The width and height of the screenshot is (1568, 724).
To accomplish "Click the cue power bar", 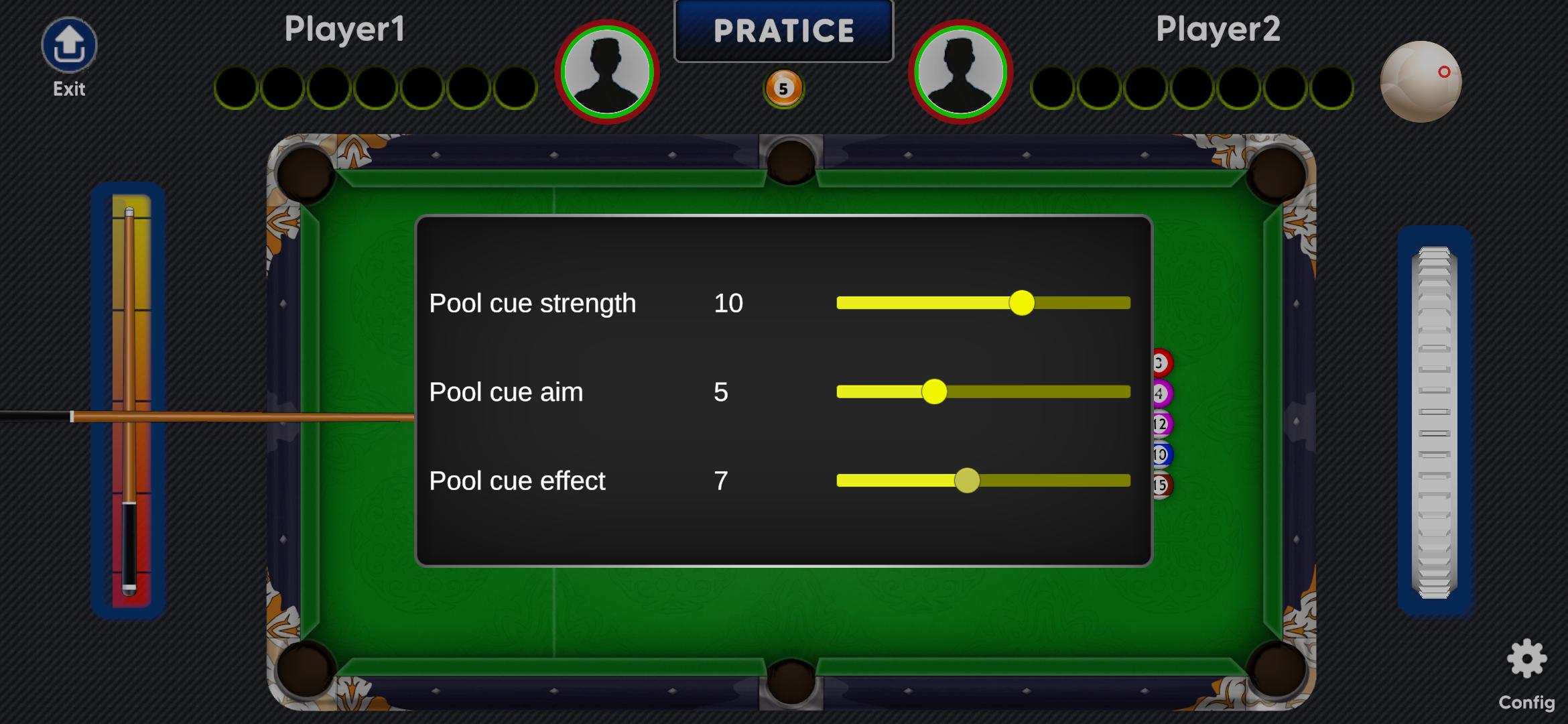I will coord(130,401).
